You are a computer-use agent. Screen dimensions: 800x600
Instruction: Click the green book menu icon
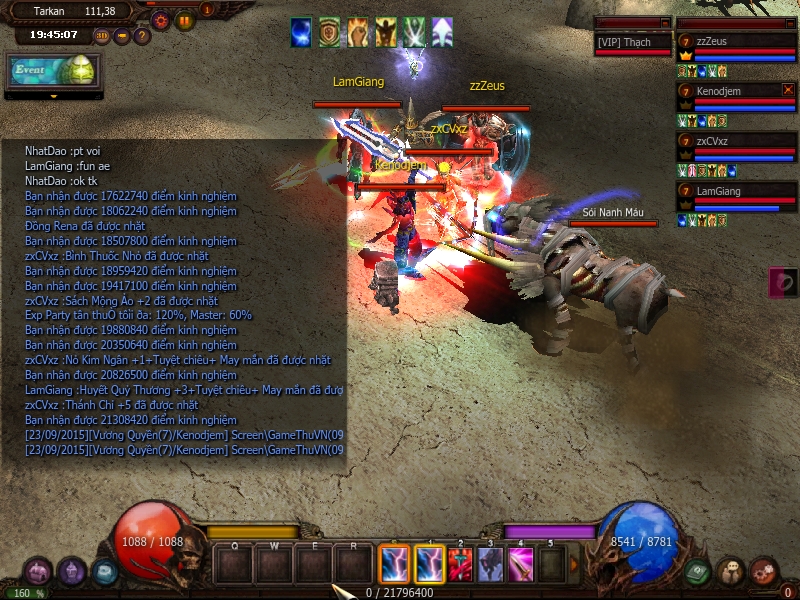696,571
